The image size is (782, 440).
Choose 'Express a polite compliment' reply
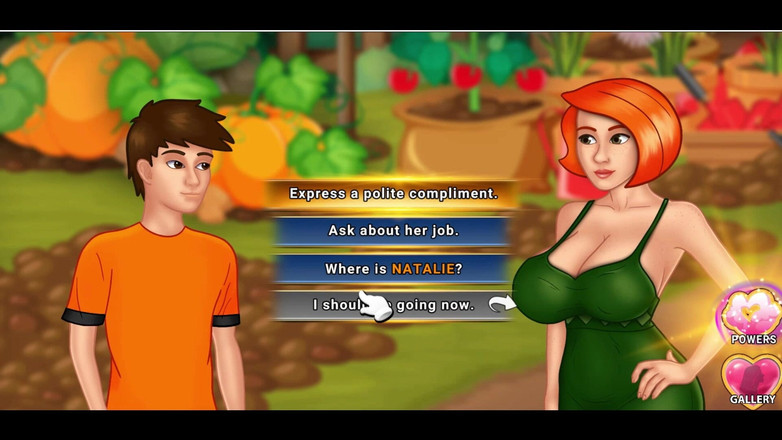[x=393, y=193]
